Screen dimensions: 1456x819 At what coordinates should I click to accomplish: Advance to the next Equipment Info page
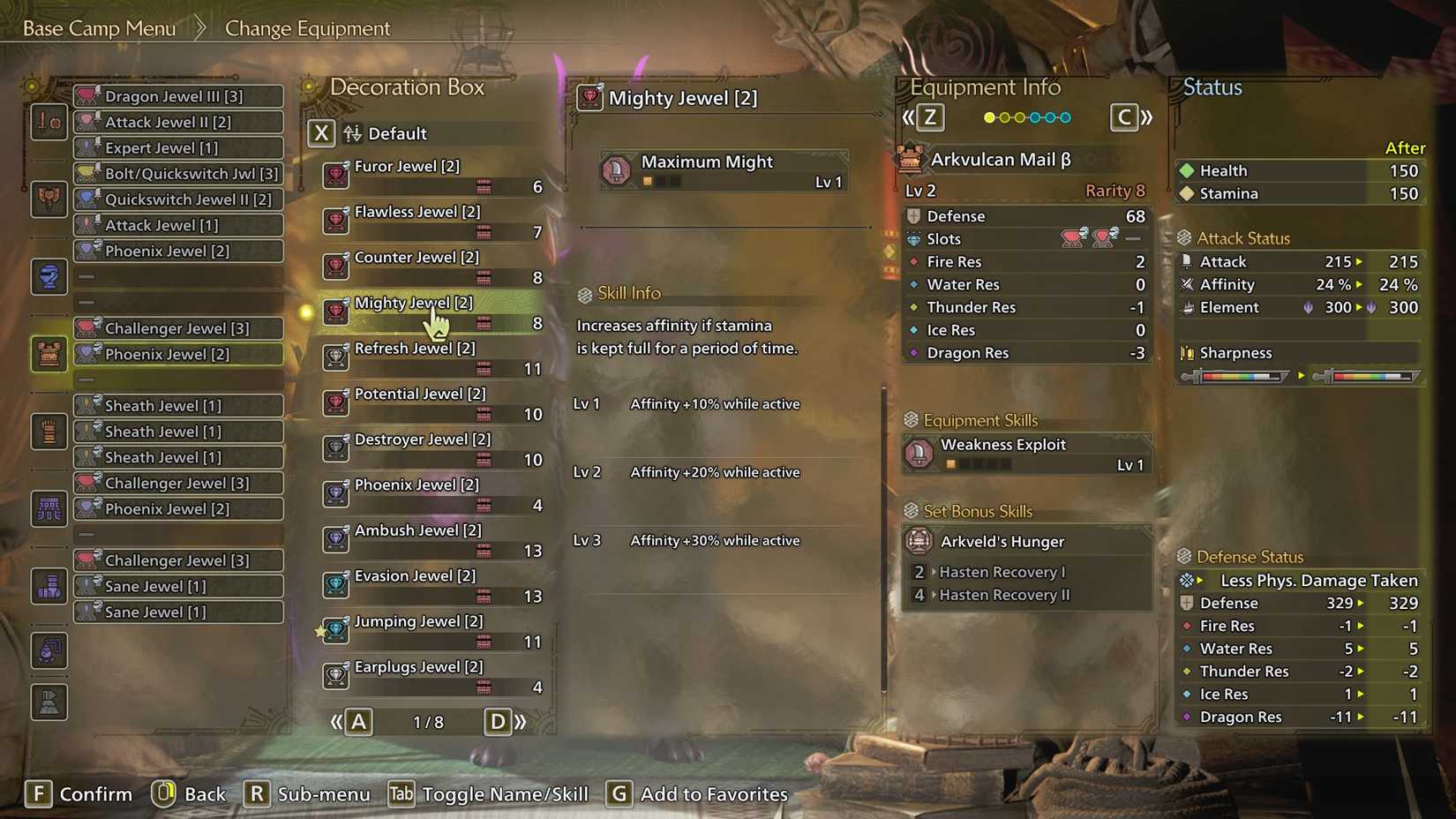click(1124, 116)
